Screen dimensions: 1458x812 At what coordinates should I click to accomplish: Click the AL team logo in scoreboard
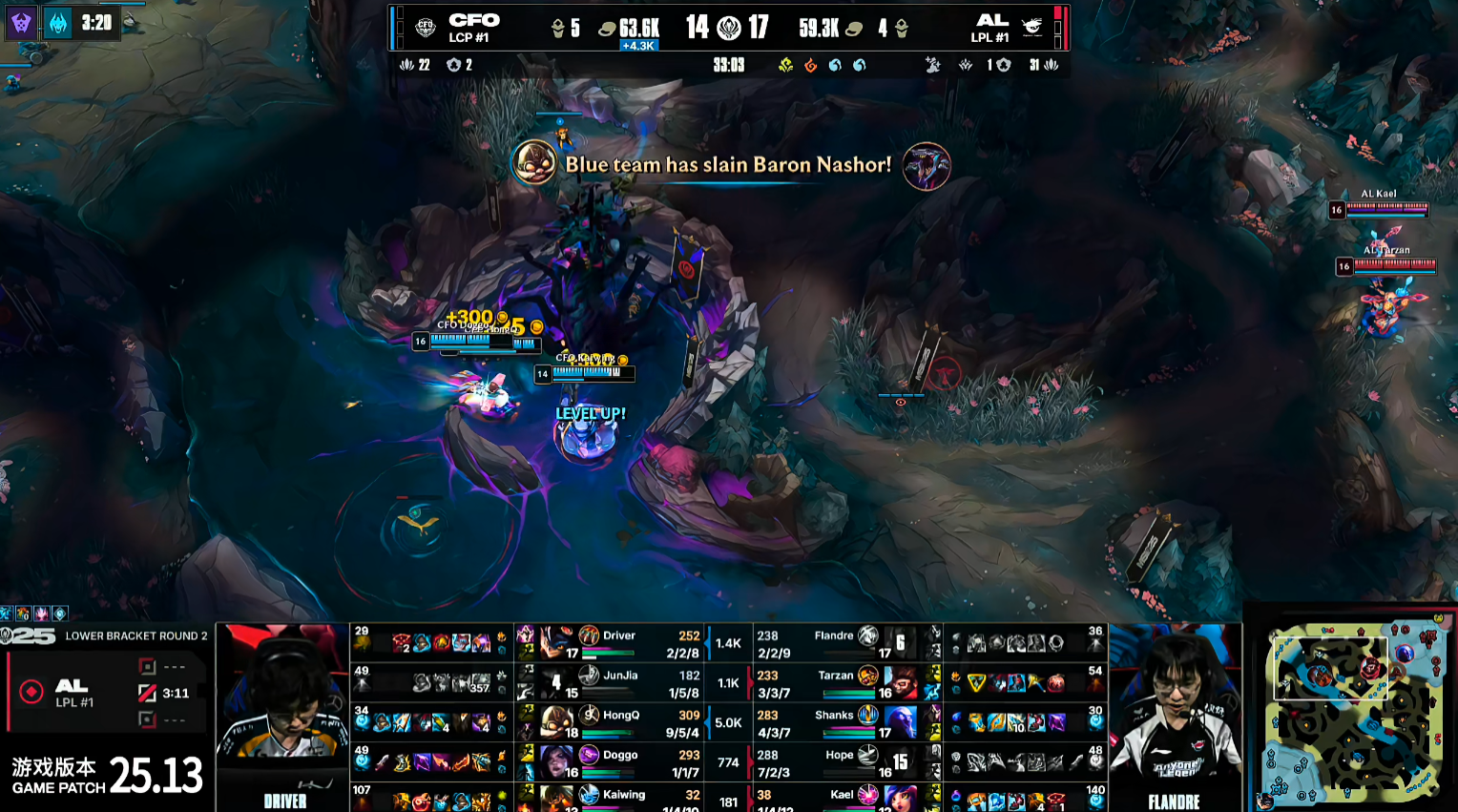pyautogui.click(x=1031, y=27)
